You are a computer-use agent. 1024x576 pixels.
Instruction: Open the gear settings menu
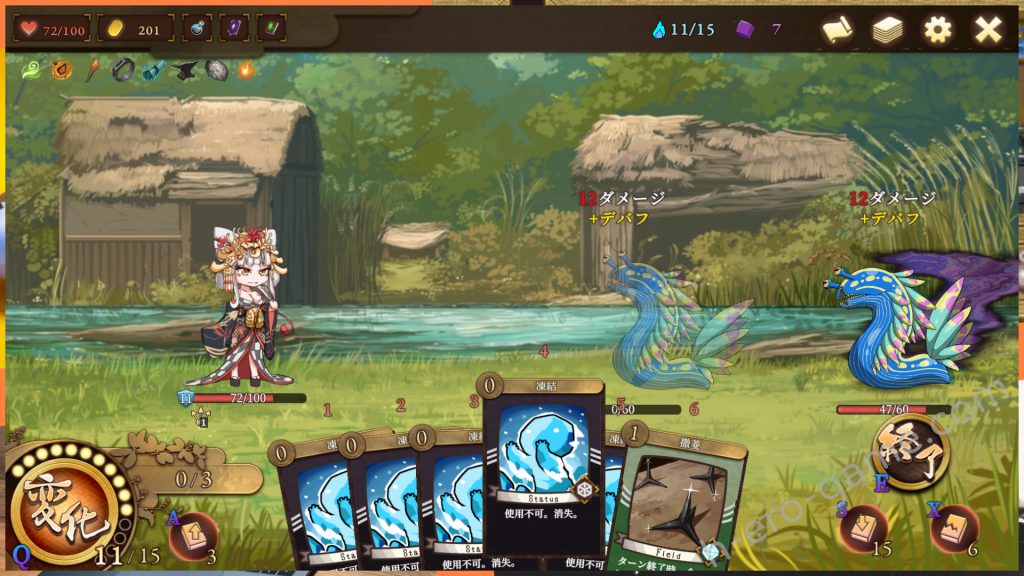pyautogui.click(x=937, y=30)
